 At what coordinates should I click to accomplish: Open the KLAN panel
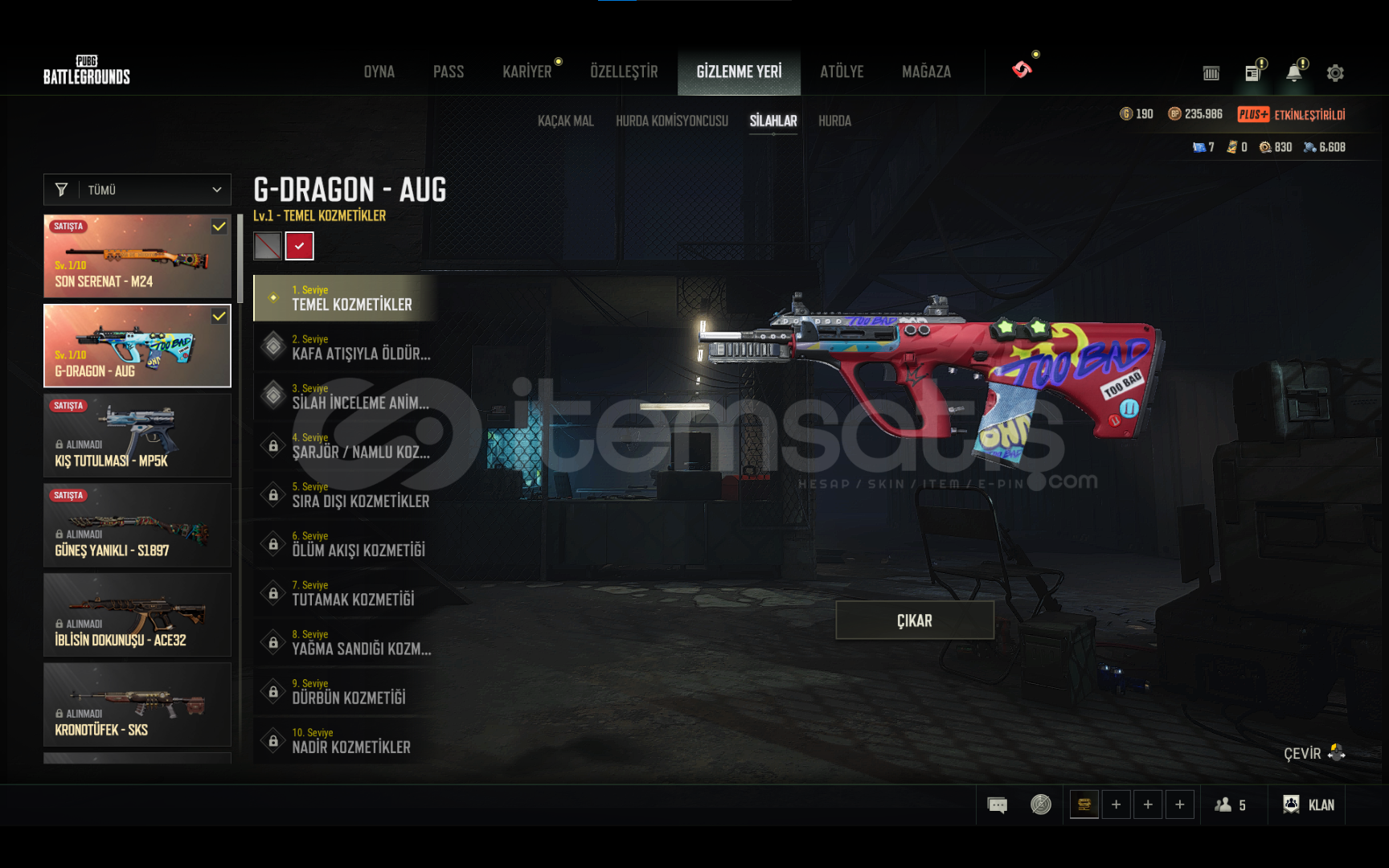(x=1309, y=805)
